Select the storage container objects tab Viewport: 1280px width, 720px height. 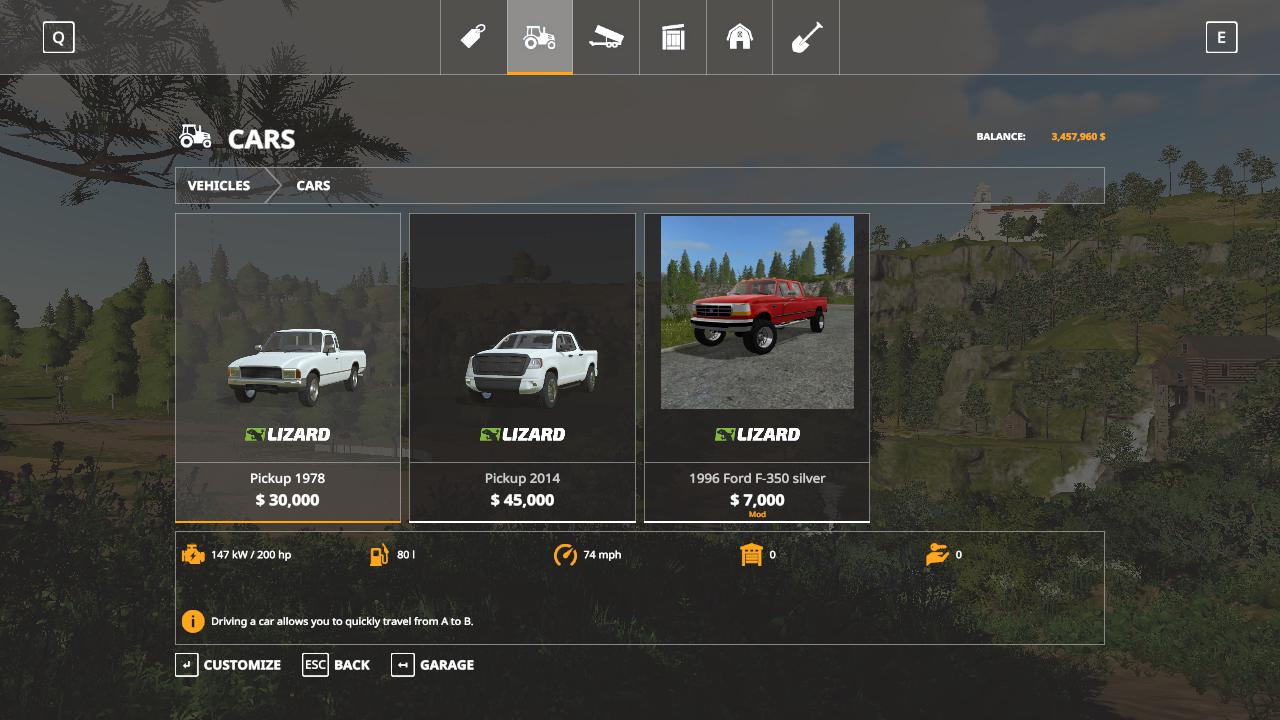[x=673, y=38]
